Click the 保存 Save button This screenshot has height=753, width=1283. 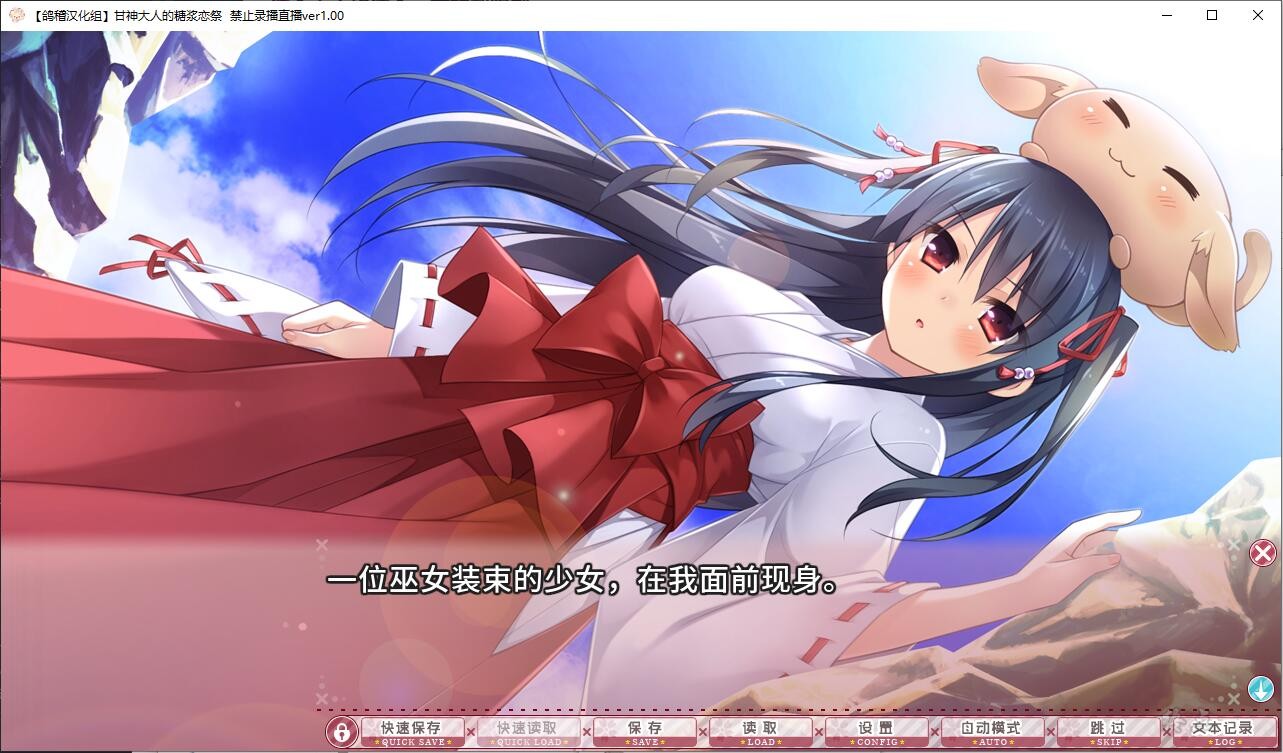point(643,732)
